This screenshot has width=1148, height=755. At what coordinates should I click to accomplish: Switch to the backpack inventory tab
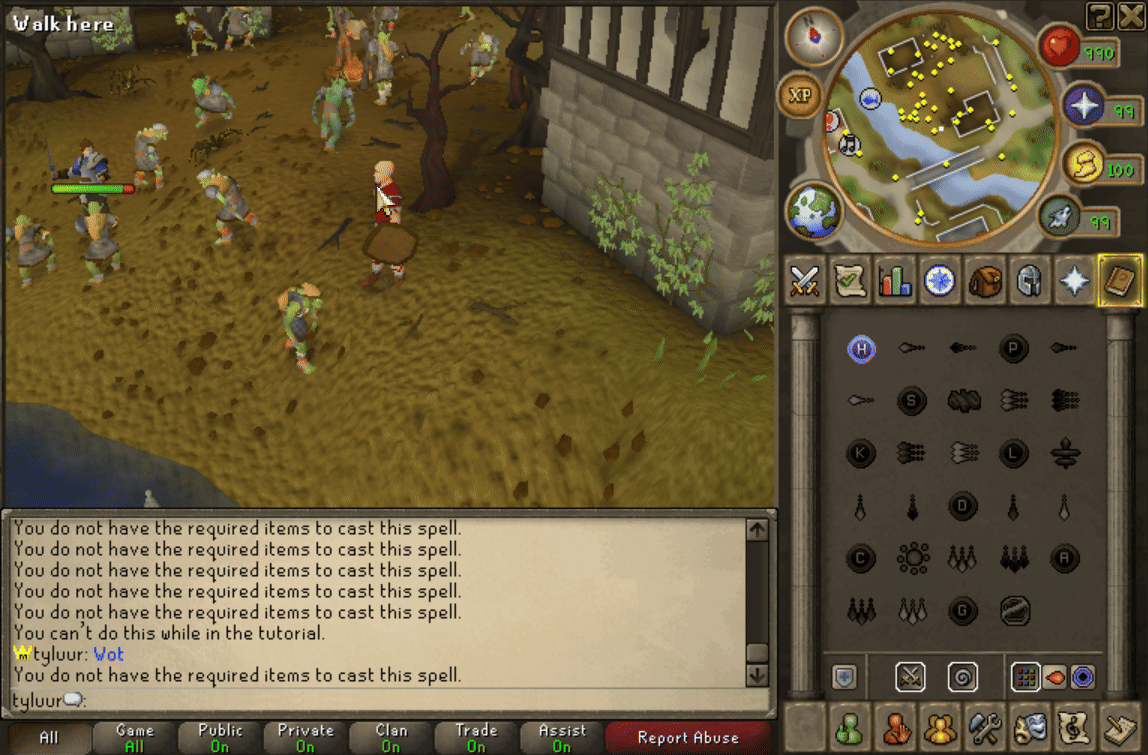[x=985, y=281]
